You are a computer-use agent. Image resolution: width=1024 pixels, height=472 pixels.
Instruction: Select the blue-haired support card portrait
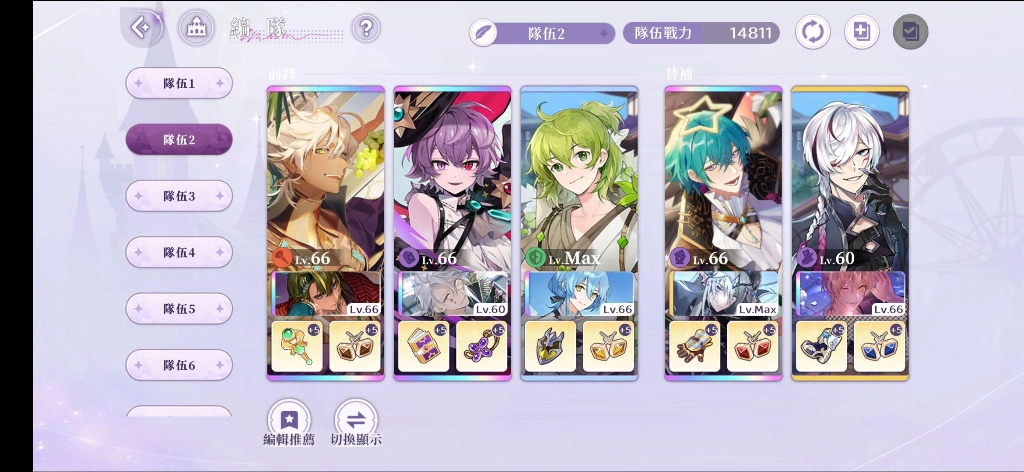coord(579,294)
